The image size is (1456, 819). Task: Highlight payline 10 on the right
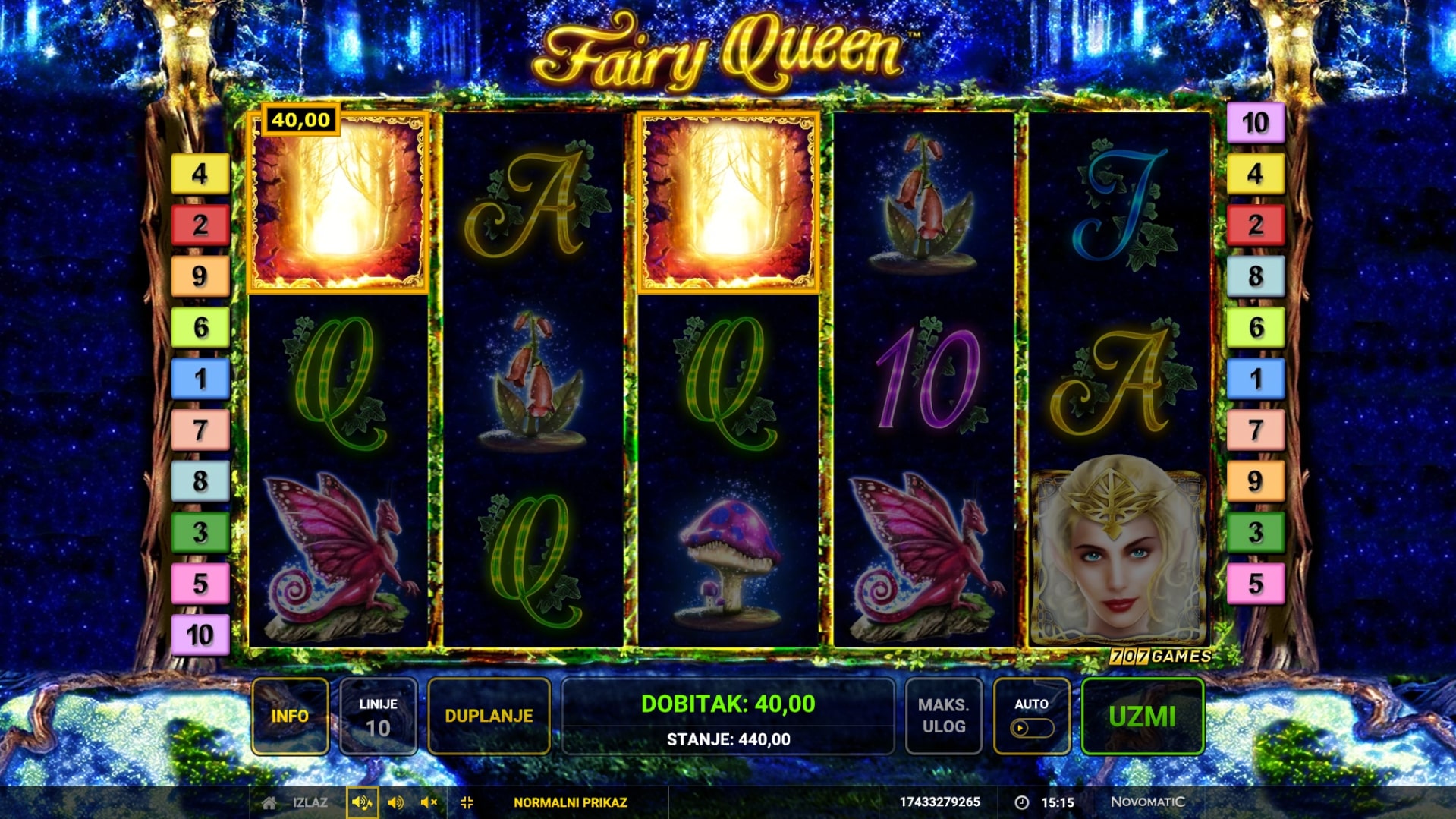coord(1256,122)
